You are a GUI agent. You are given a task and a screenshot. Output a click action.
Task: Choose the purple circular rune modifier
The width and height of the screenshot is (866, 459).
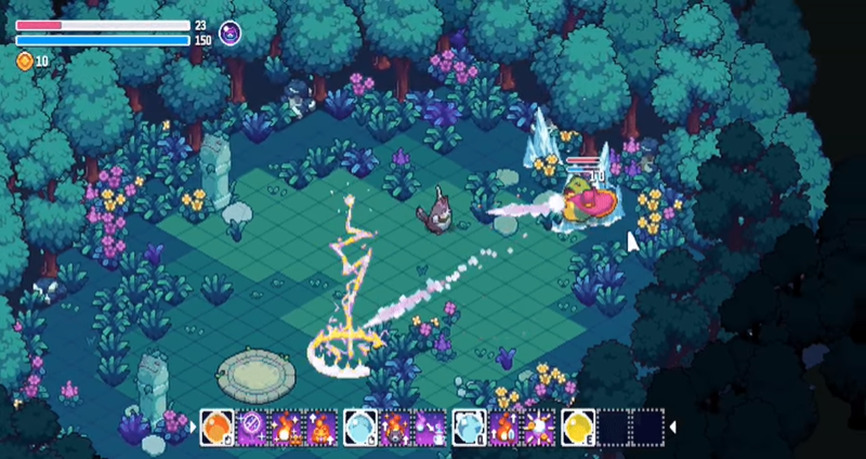pyautogui.click(x=251, y=427)
